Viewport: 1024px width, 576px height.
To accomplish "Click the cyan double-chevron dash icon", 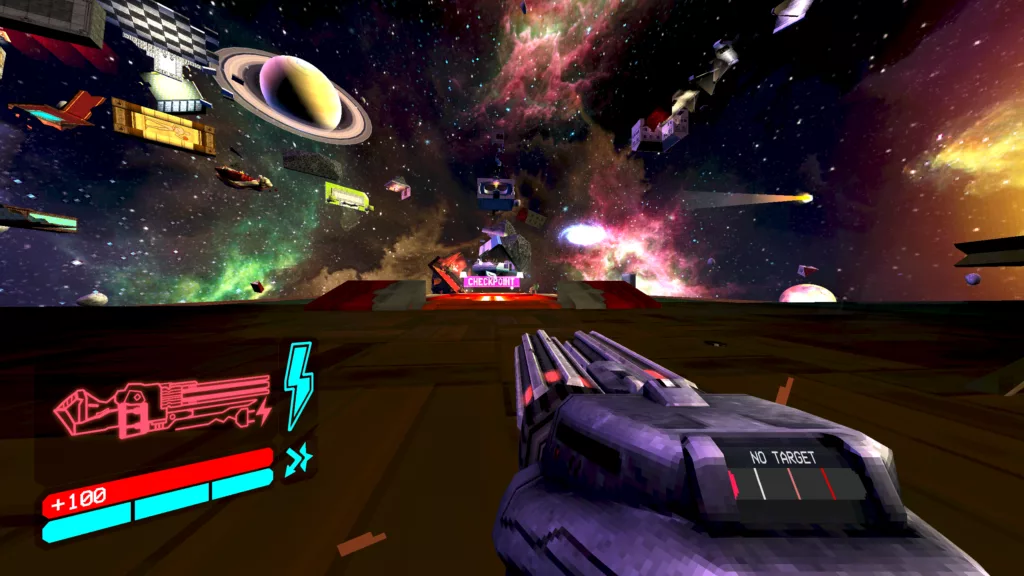I will click(298, 459).
